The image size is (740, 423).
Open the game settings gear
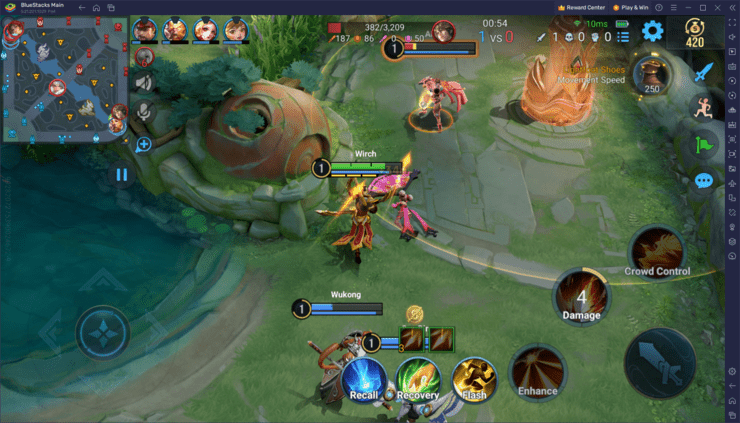(x=653, y=32)
